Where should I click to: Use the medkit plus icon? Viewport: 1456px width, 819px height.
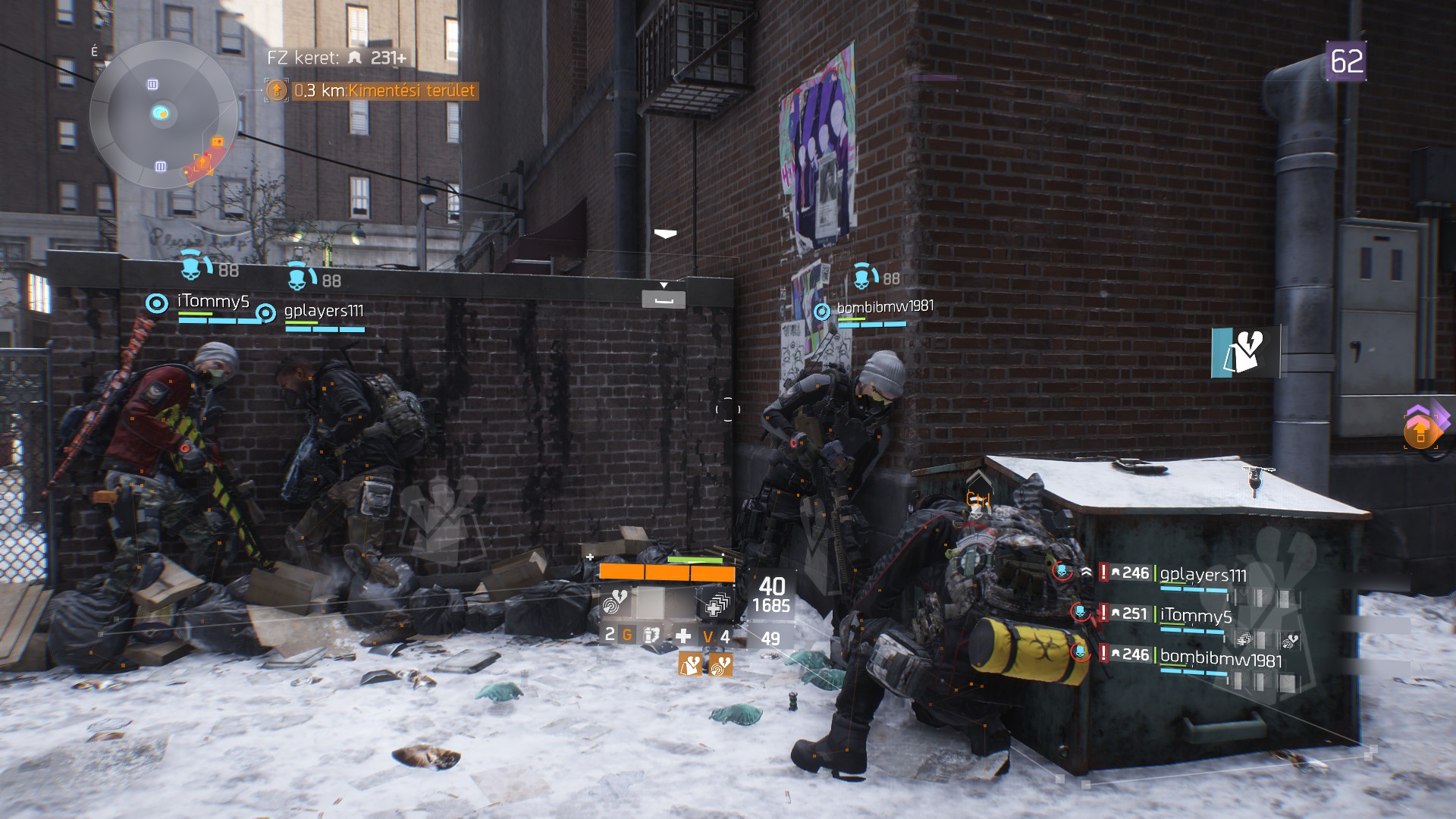tap(682, 635)
